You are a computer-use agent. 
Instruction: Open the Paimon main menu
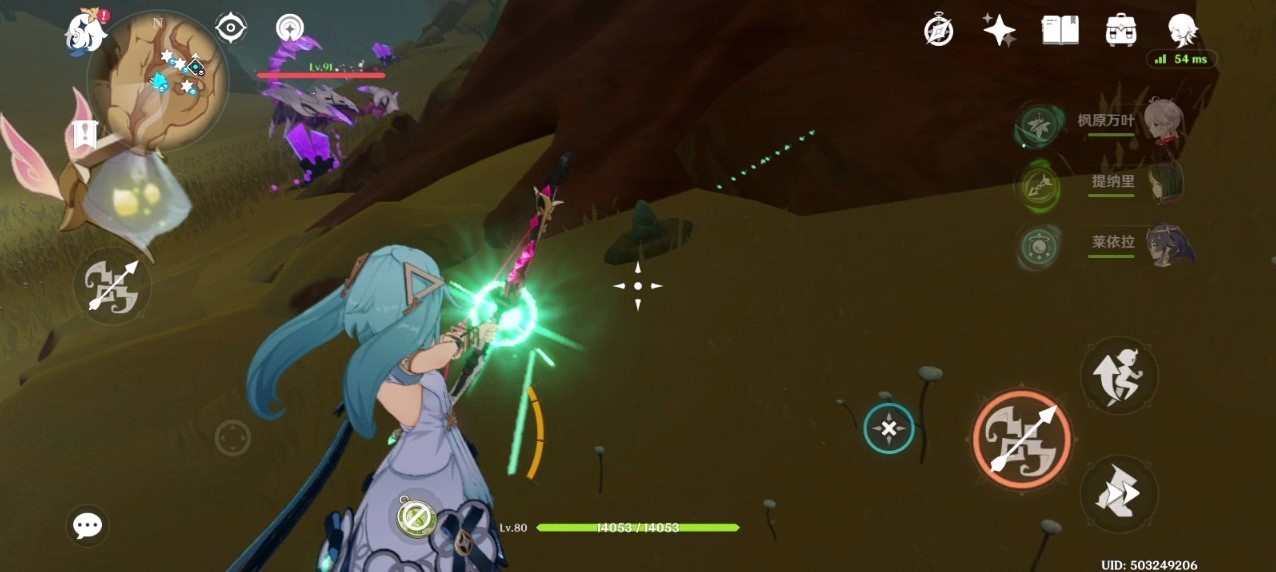86,31
